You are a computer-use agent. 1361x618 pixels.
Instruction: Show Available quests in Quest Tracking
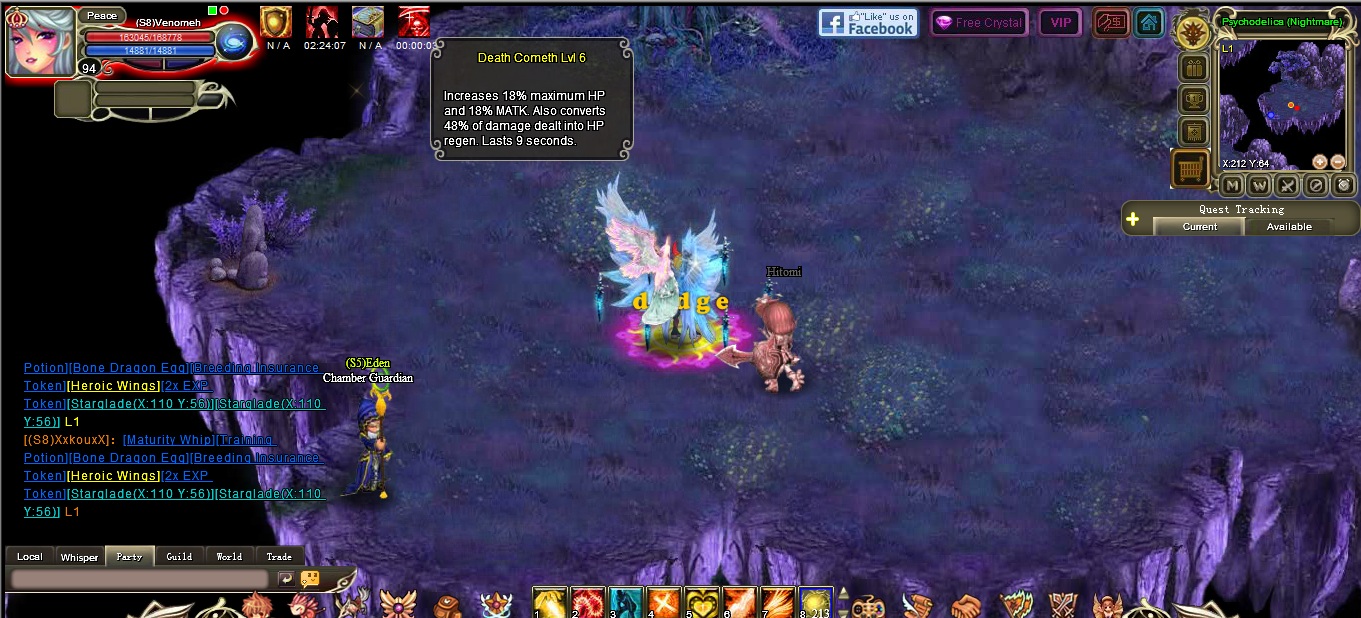pos(1289,226)
